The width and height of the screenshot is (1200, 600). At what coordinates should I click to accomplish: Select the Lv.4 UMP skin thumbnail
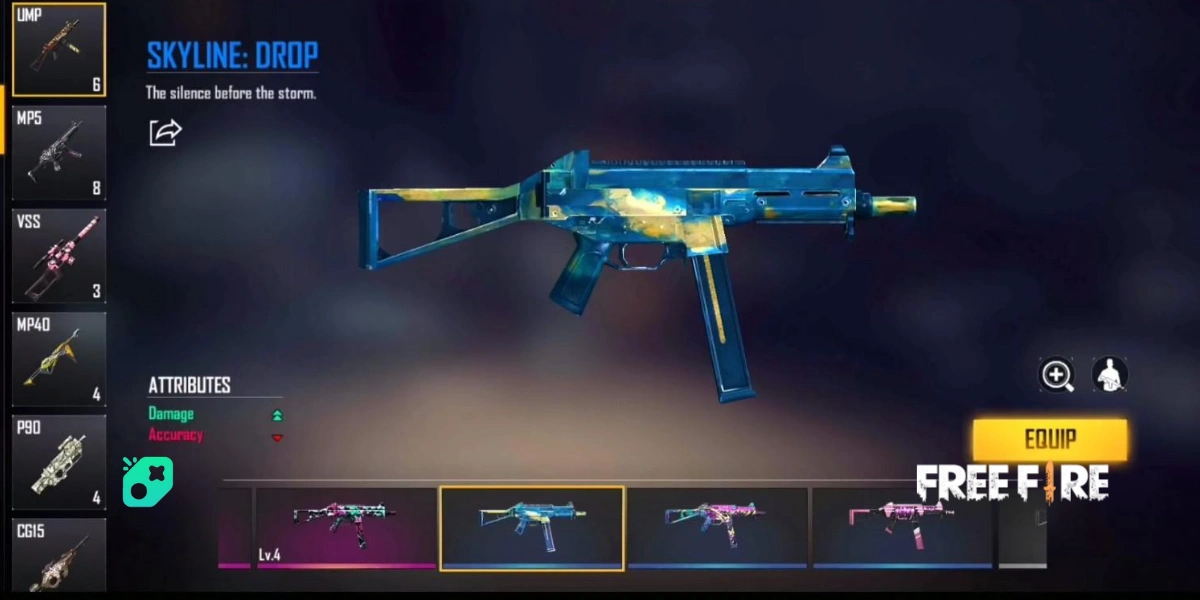(x=345, y=527)
